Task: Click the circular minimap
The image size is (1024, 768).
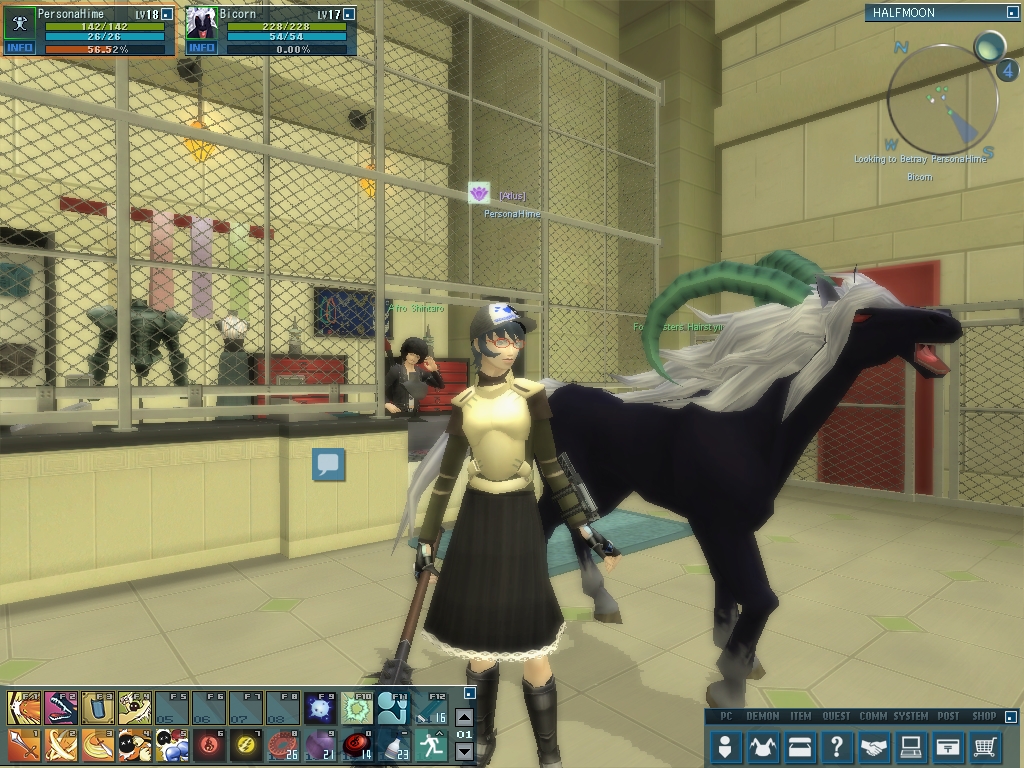Action: coord(942,100)
